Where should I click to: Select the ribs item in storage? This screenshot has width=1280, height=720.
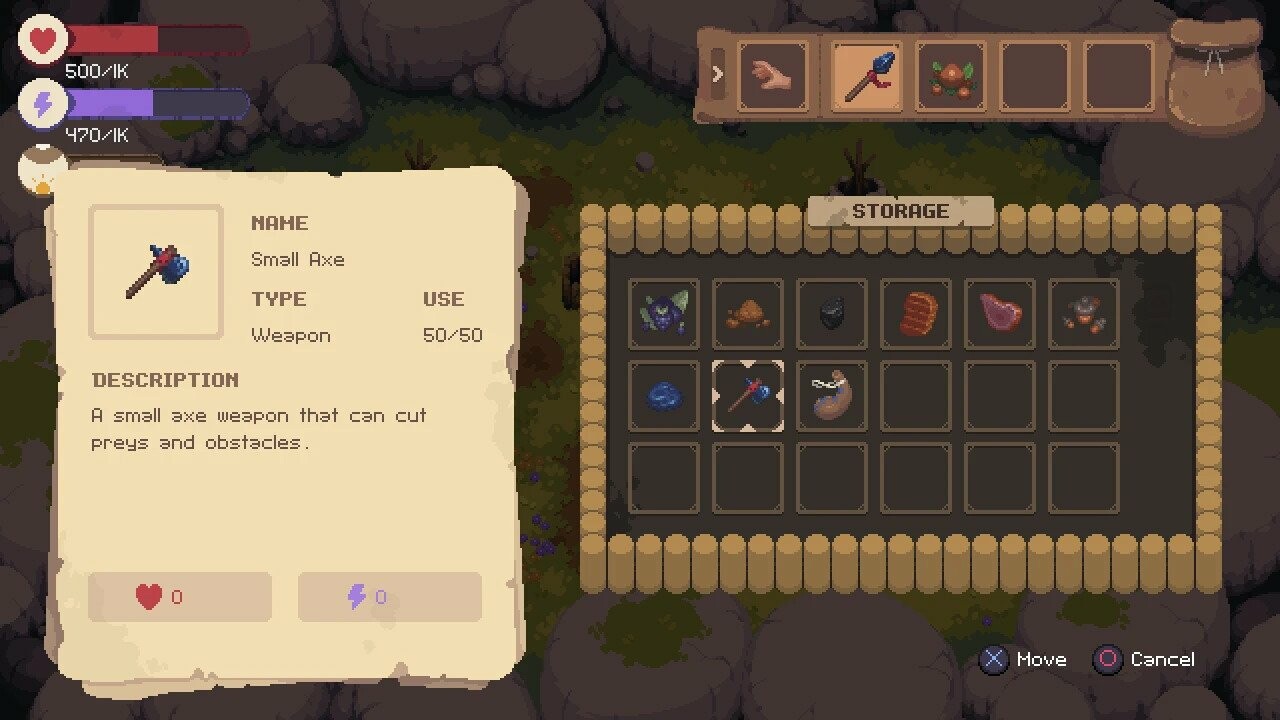point(915,313)
